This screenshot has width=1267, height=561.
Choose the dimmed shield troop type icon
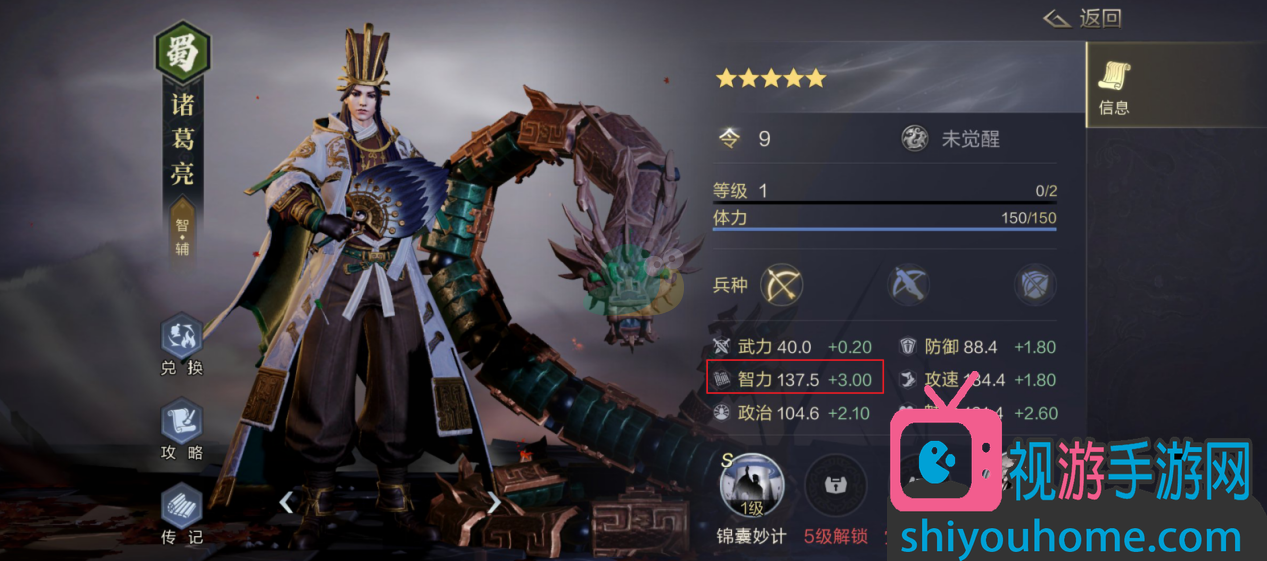[x=1035, y=285]
